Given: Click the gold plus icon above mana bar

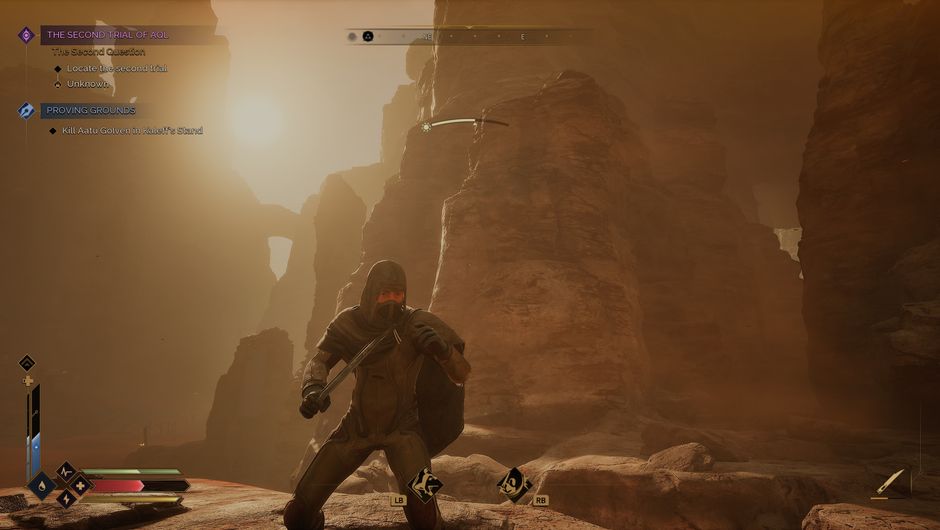Looking at the screenshot, I should pyautogui.click(x=28, y=380).
